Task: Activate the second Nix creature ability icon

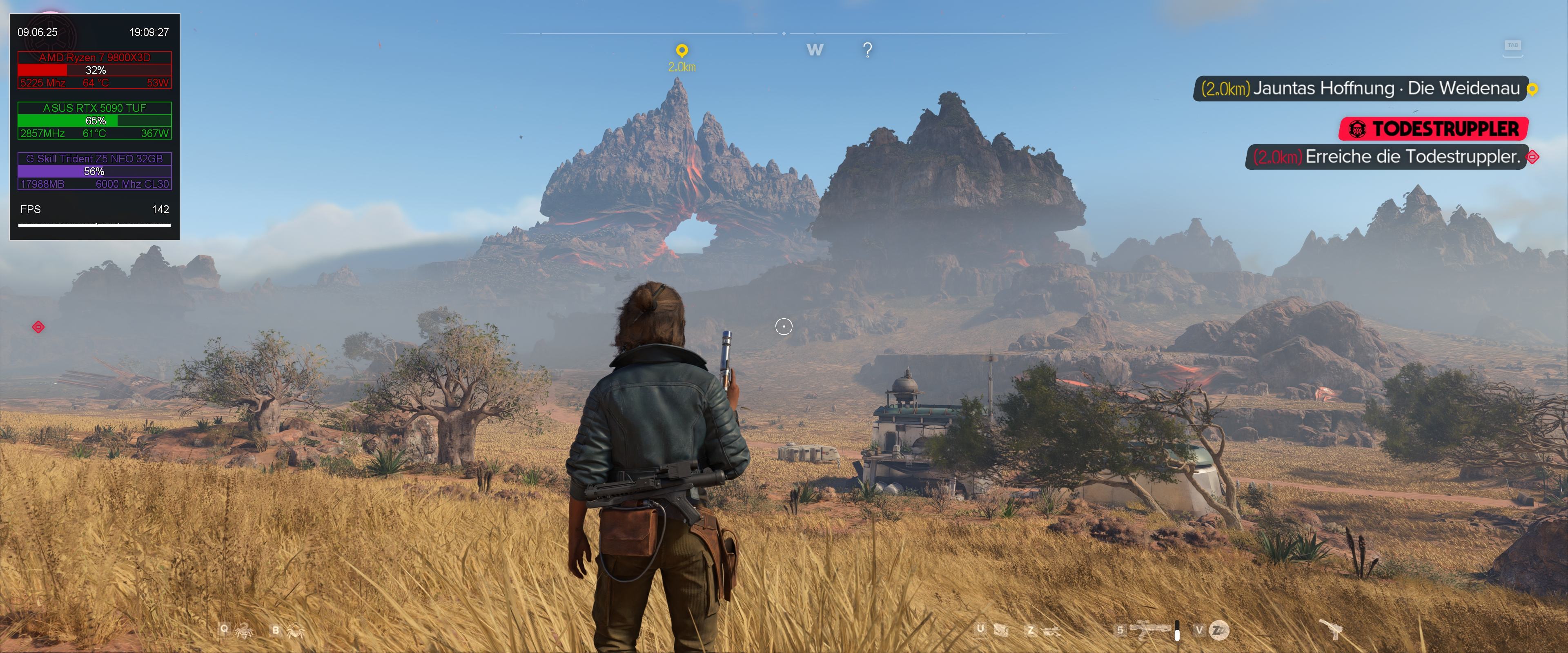Action: (x=296, y=631)
